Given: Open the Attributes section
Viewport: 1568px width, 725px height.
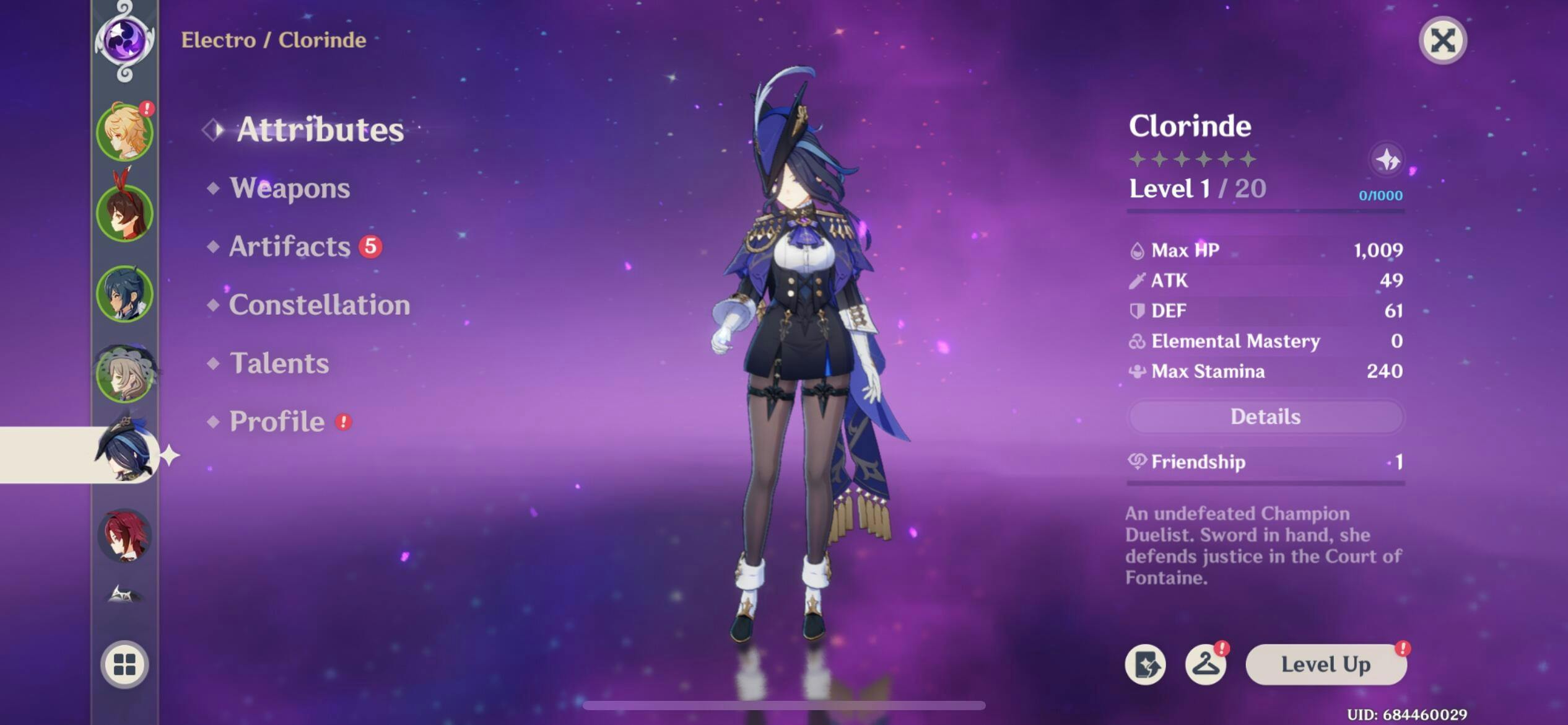Looking at the screenshot, I should tap(320, 130).
